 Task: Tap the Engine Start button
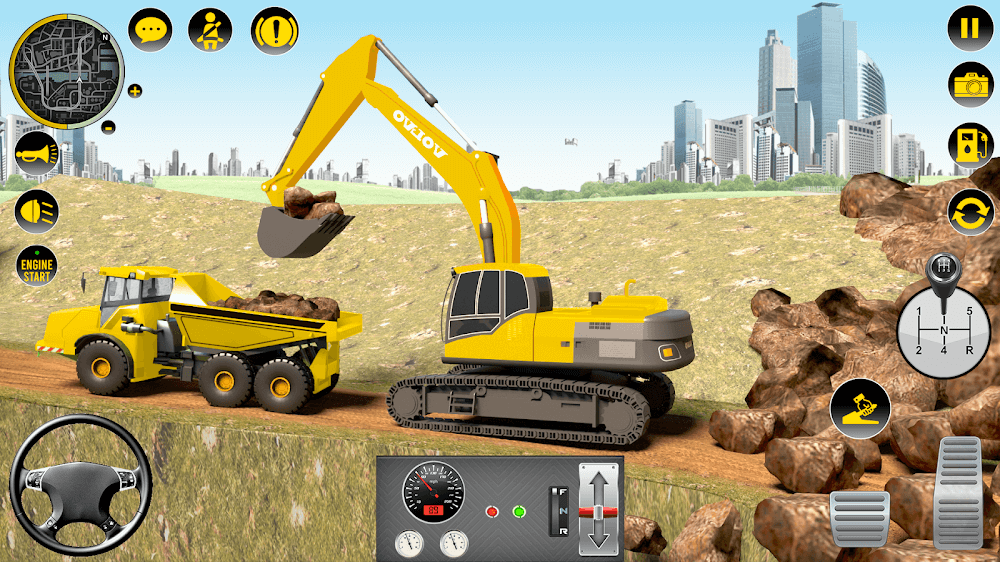coord(36,266)
